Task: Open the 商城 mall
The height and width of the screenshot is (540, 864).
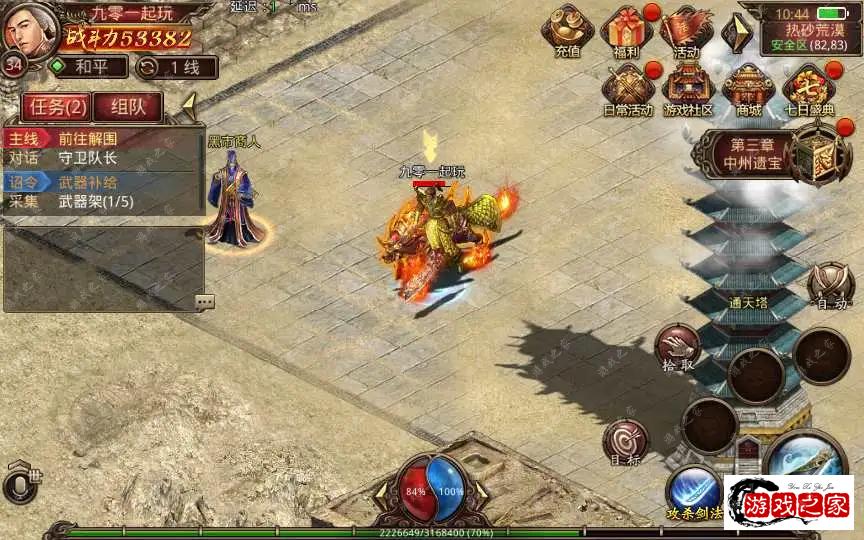Action: tap(748, 87)
